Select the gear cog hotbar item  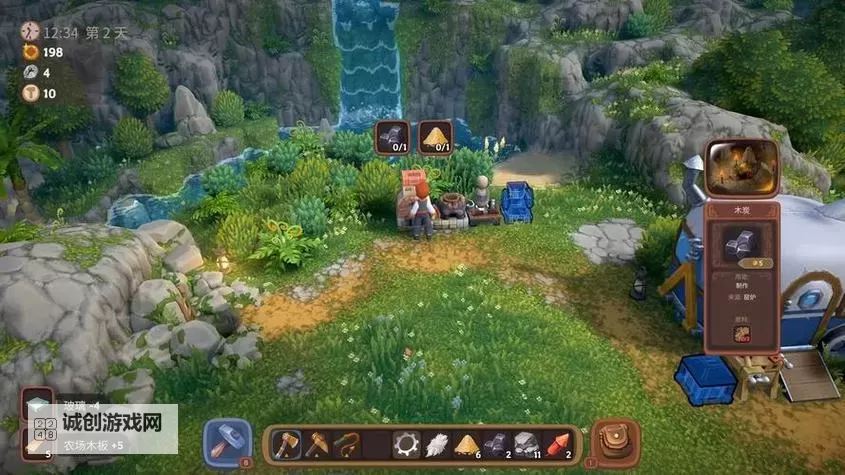pyautogui.click(x=406, y=444)
